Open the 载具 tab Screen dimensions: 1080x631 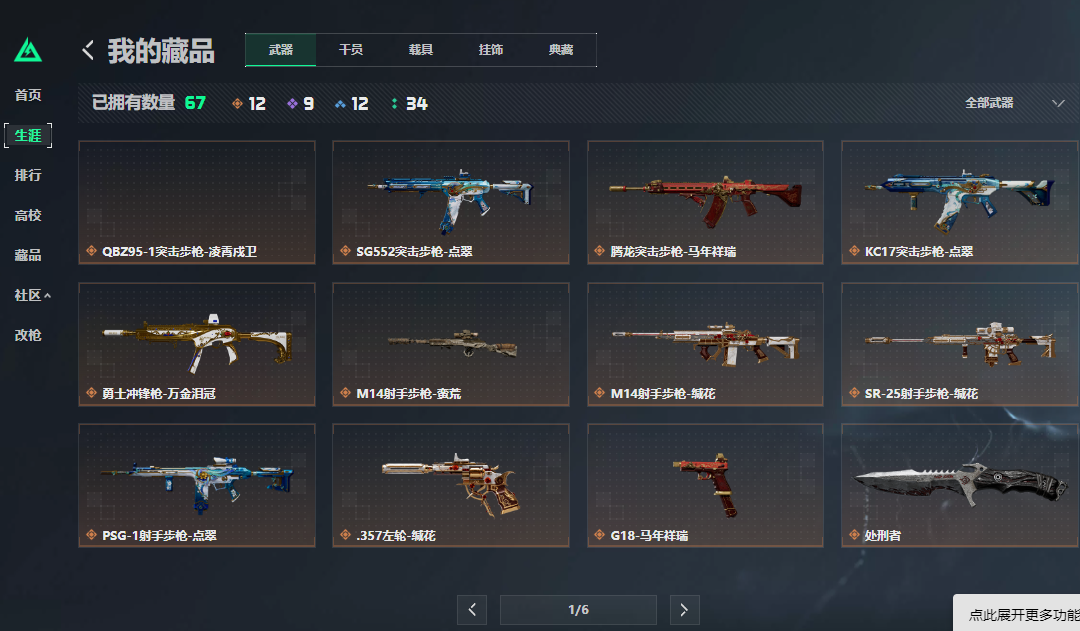point(421,50)
